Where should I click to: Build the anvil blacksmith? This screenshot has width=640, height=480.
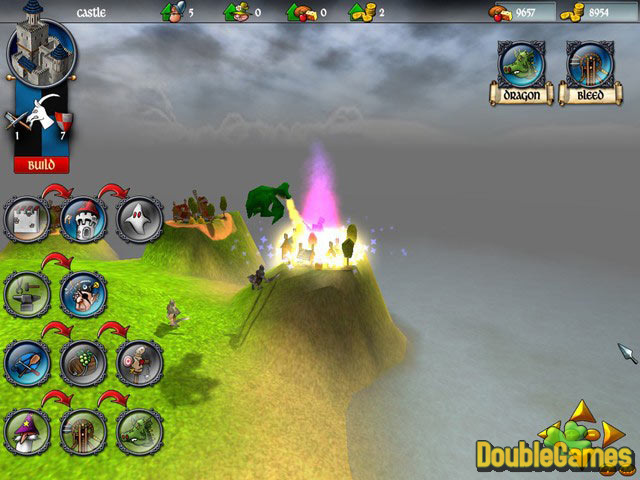click(28, 293)
